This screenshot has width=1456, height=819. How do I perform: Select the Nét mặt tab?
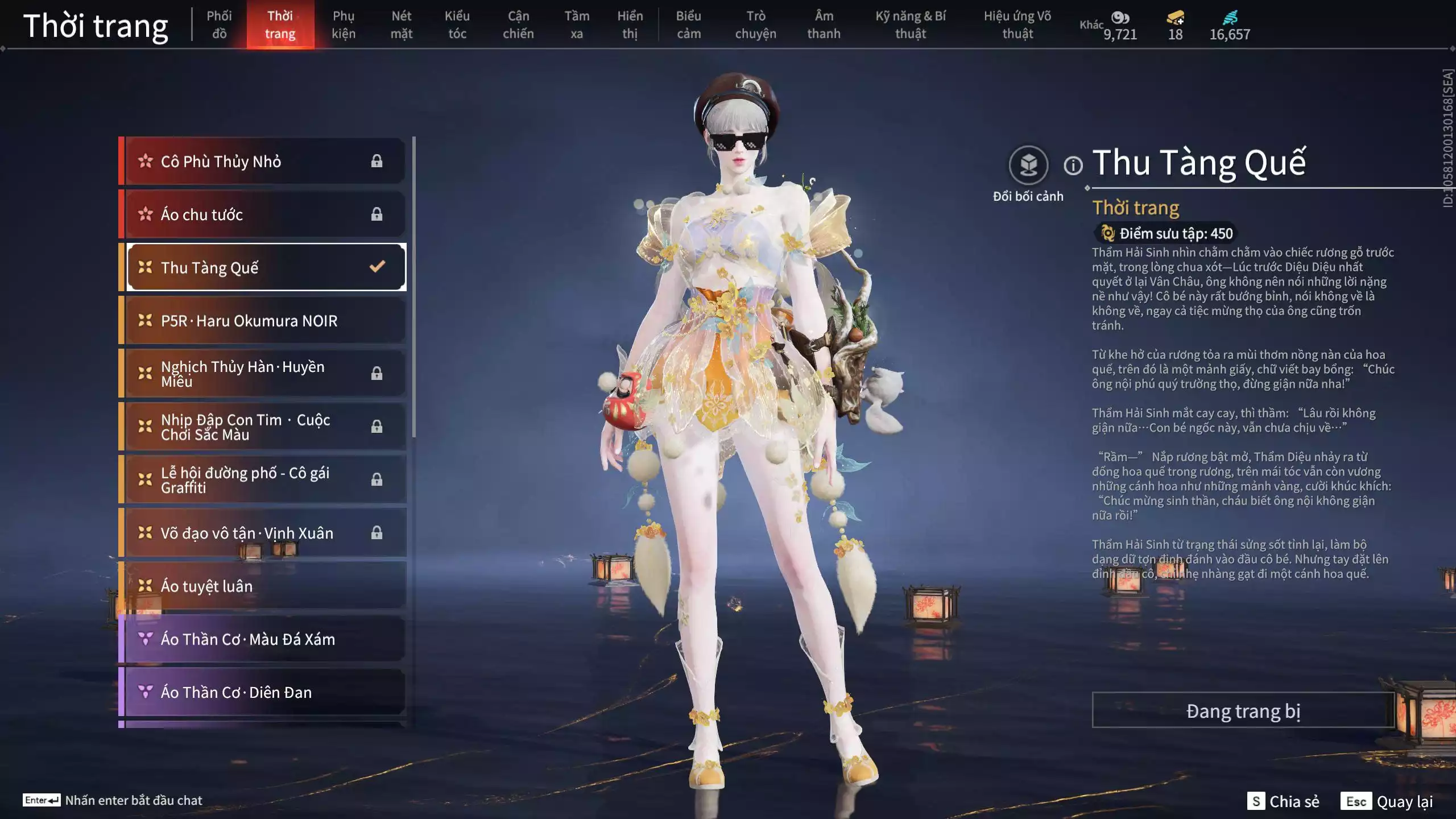click(401, 24)
